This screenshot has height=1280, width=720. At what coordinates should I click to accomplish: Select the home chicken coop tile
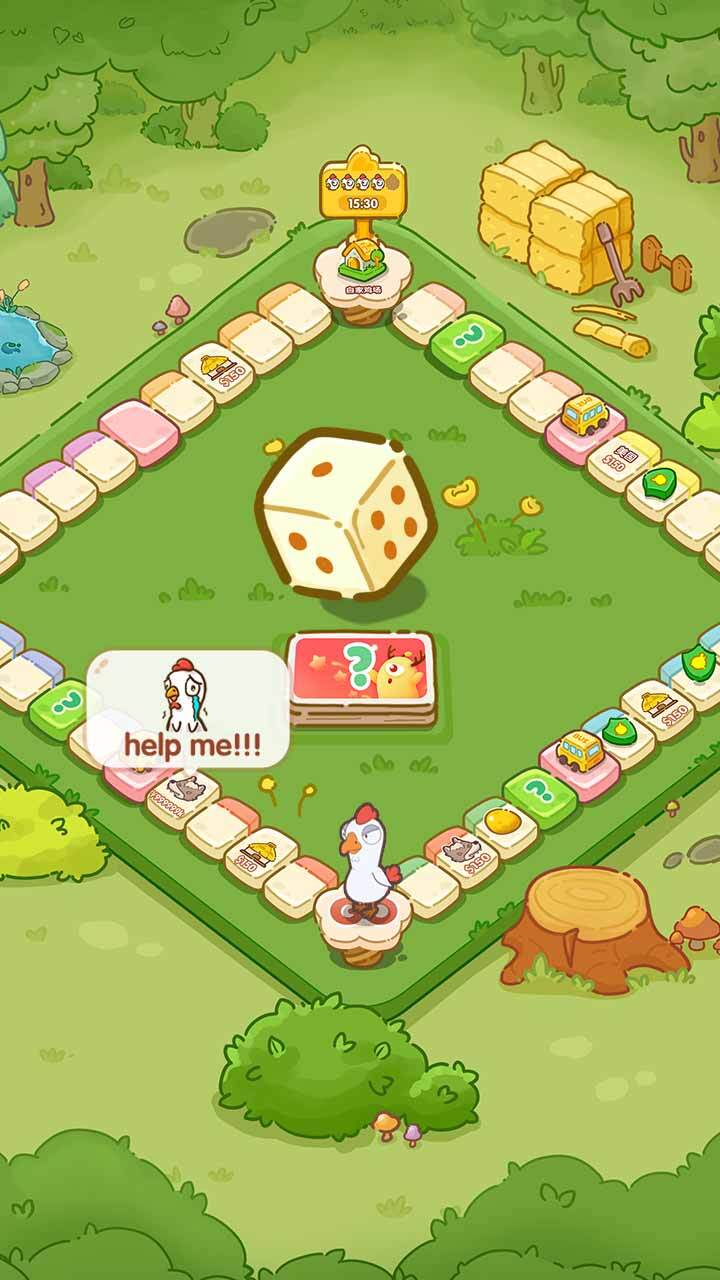tap(358, 268)
